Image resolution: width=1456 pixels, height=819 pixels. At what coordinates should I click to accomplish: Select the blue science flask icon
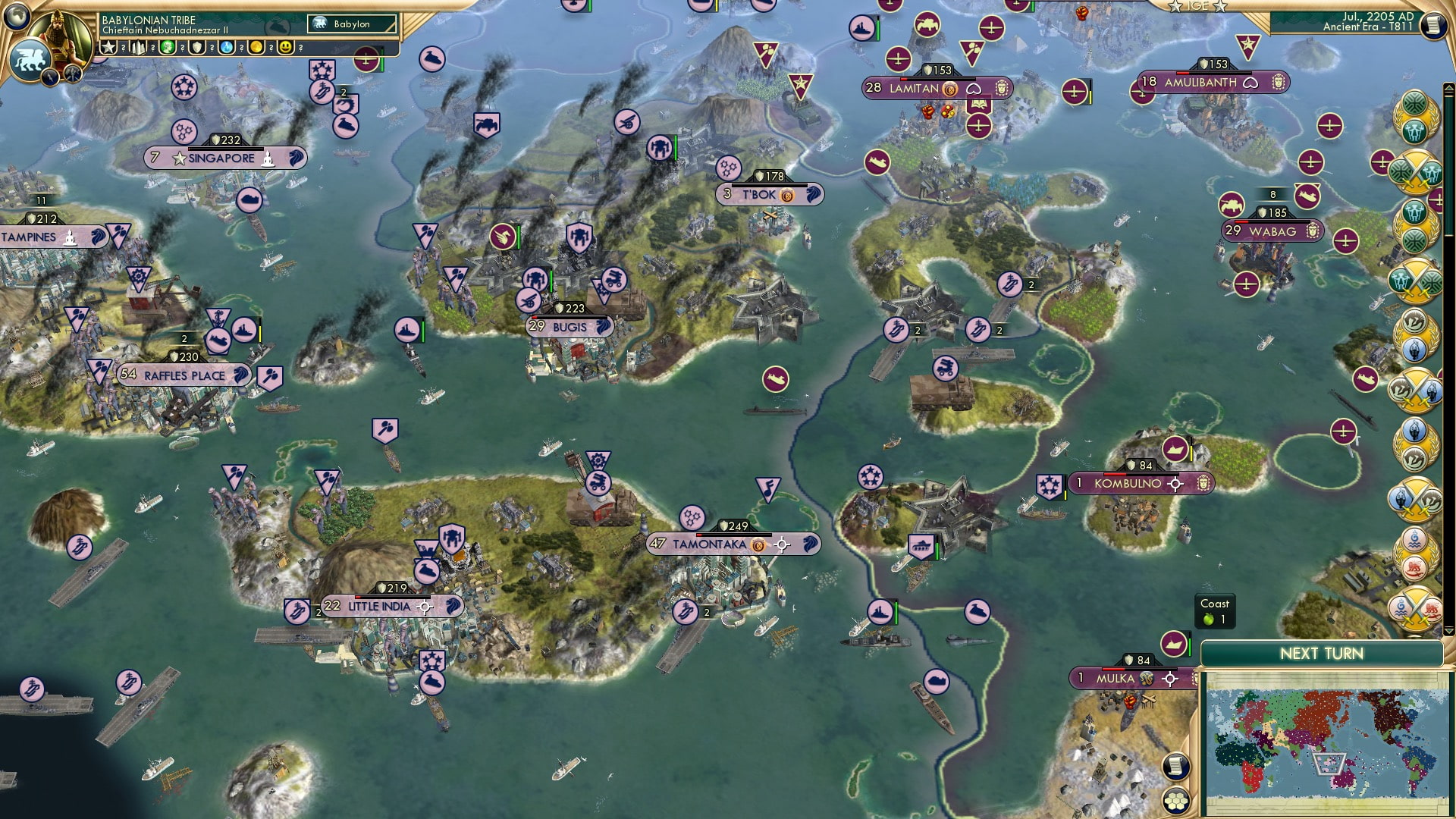(x=227, y=45)
